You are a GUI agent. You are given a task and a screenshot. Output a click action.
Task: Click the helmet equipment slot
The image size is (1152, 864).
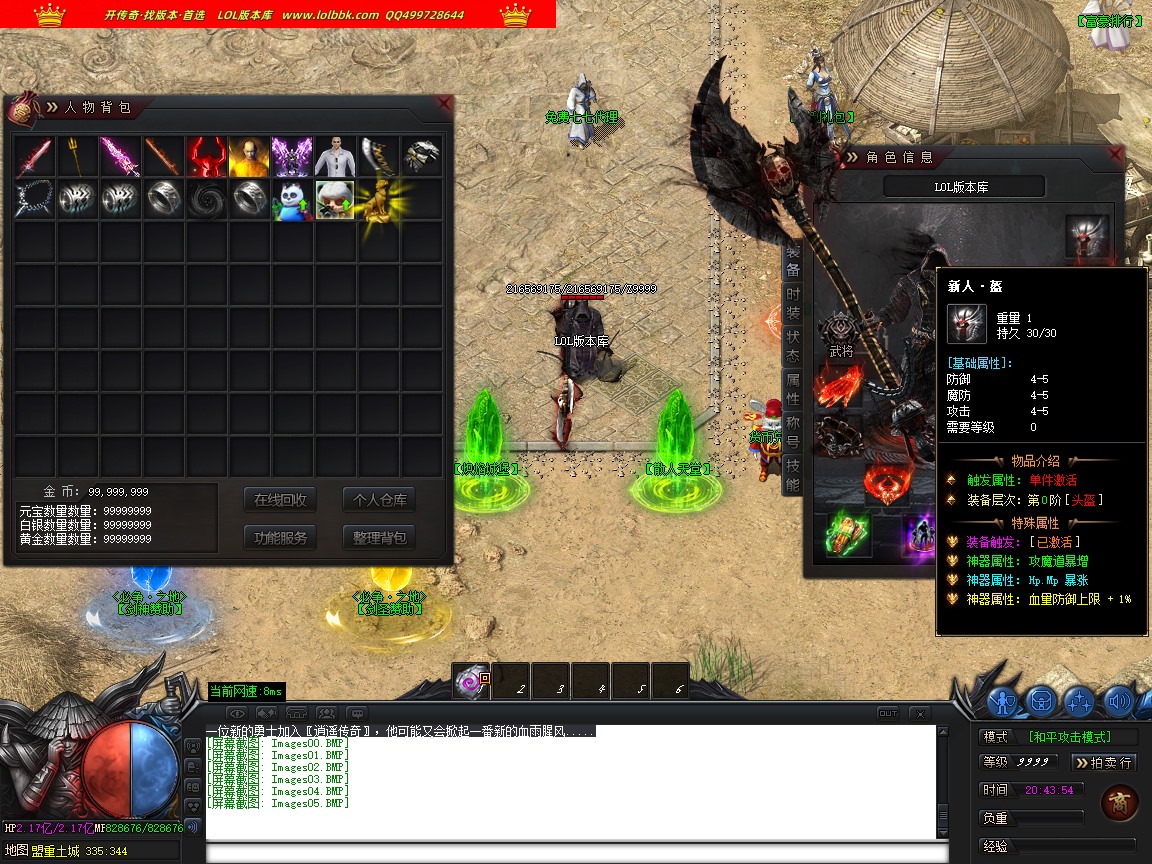coord(1087,235)
